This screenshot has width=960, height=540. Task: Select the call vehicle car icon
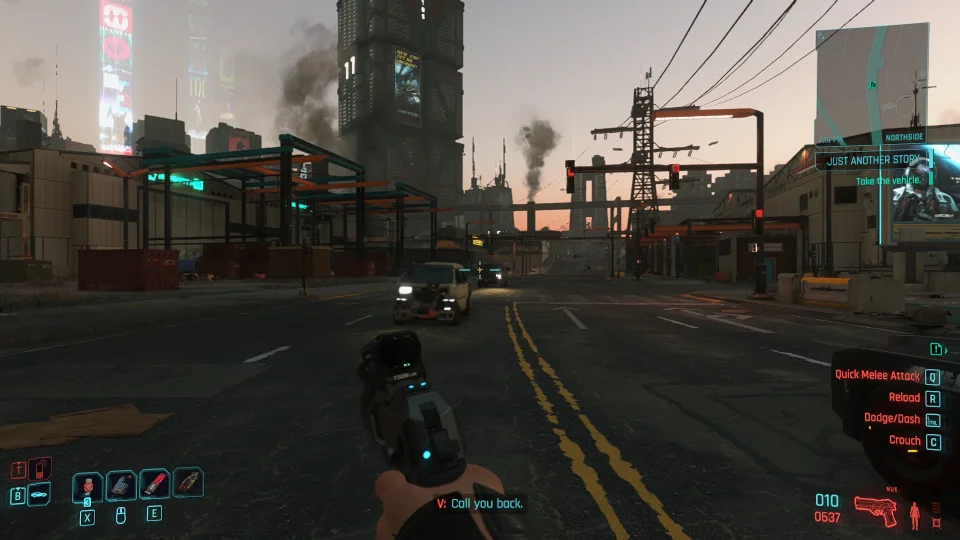tap(39, 493)
